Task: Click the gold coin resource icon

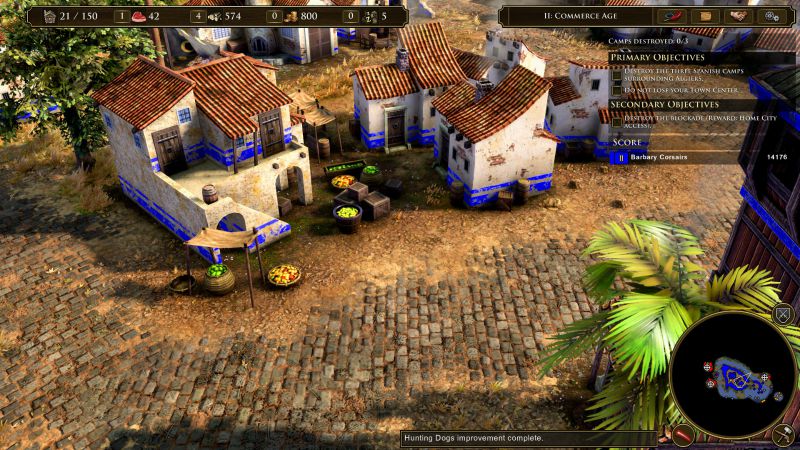Action: [289, 16]
